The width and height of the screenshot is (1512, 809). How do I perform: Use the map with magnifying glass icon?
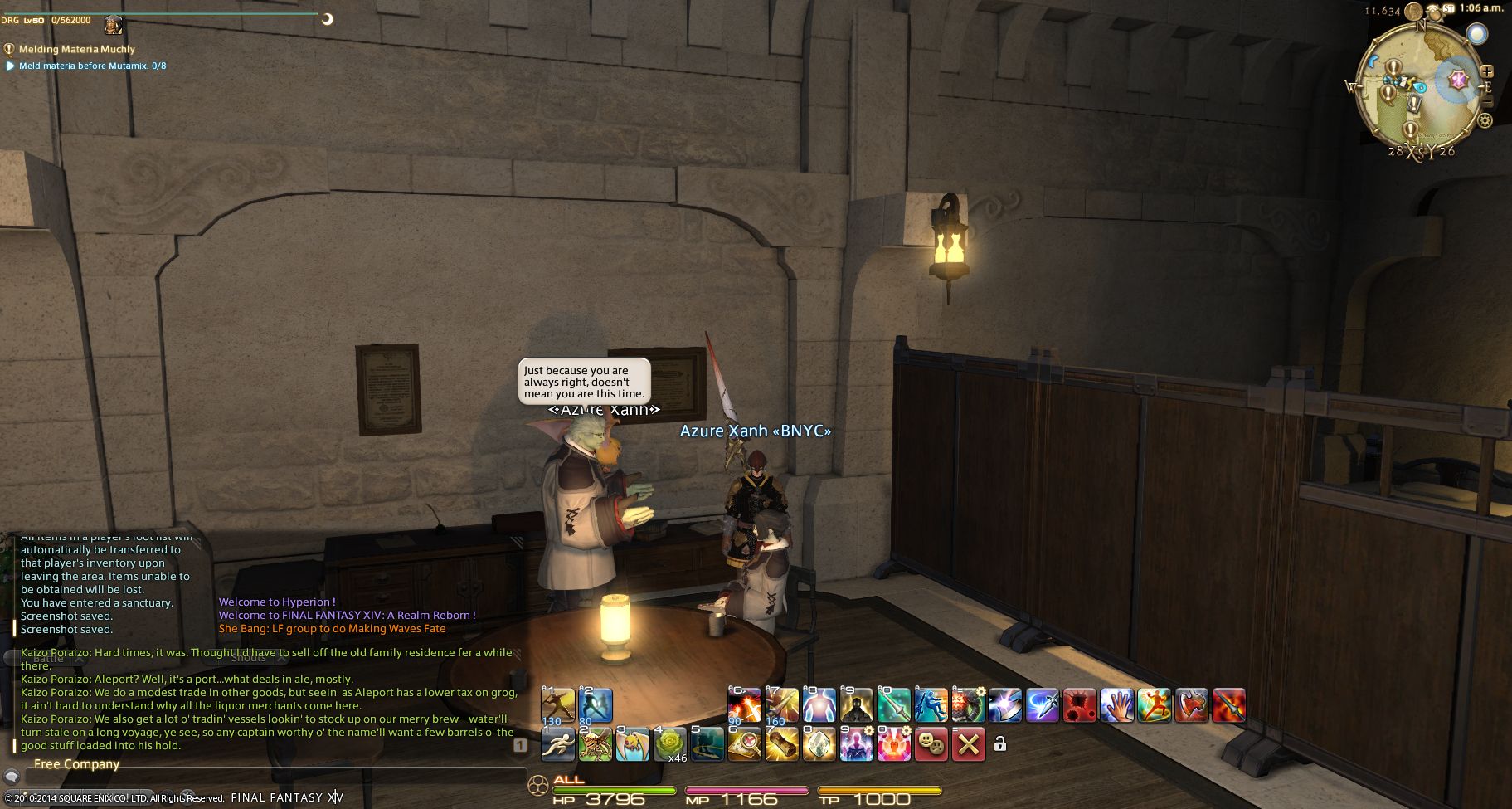coord(744,744)
